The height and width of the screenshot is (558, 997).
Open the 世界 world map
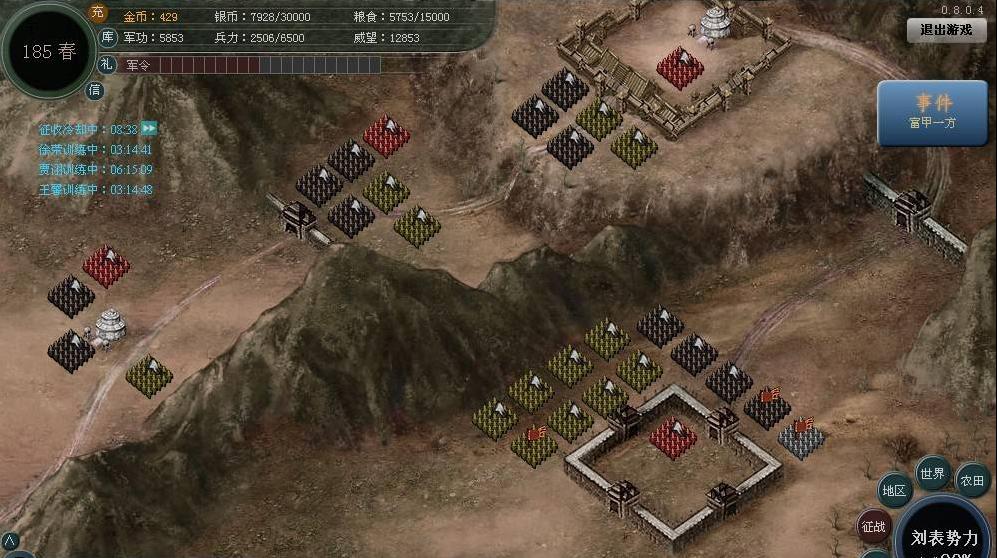pyautogui.click(x=932, y=473)
